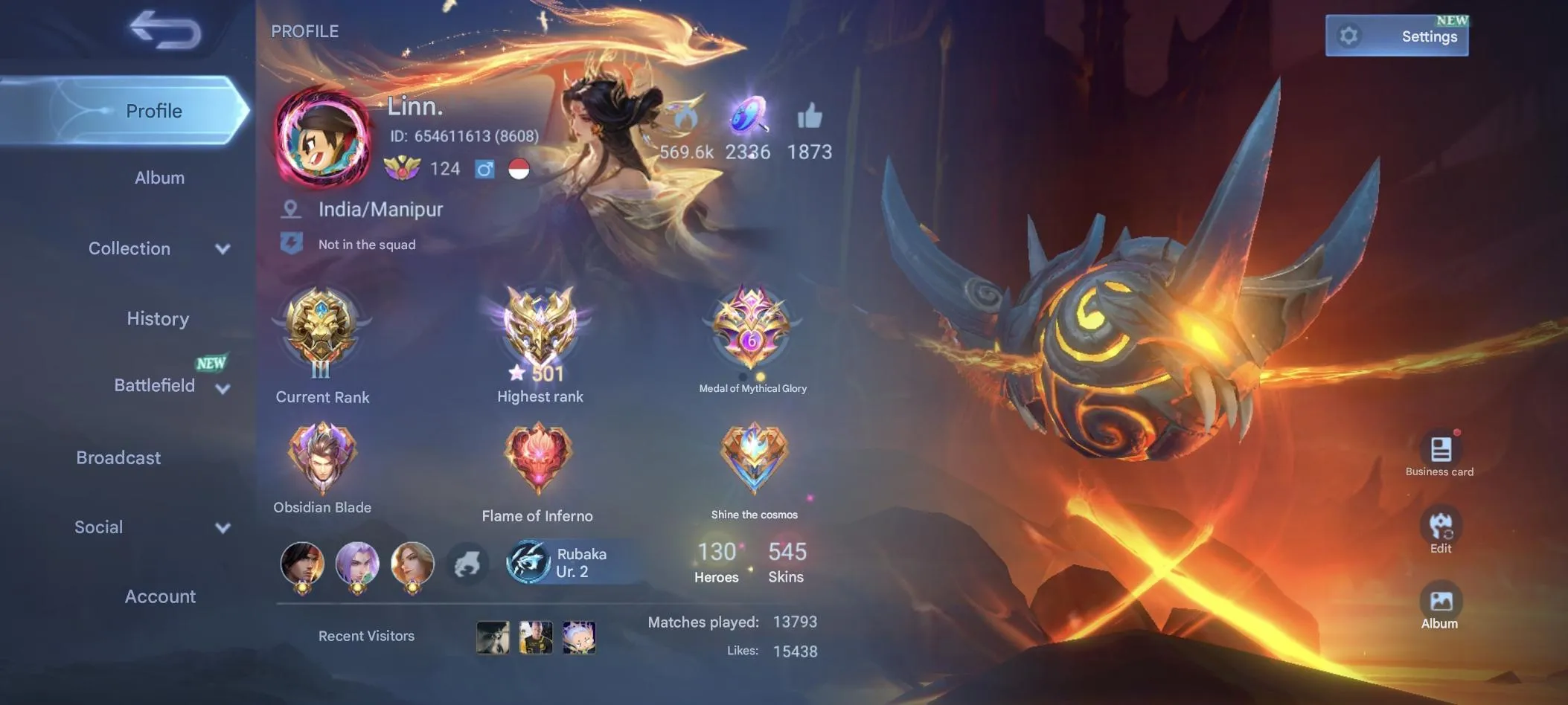Select the Obsidian Blade avatar border
Screen dimensions: 1568x705
coord(321,457)
